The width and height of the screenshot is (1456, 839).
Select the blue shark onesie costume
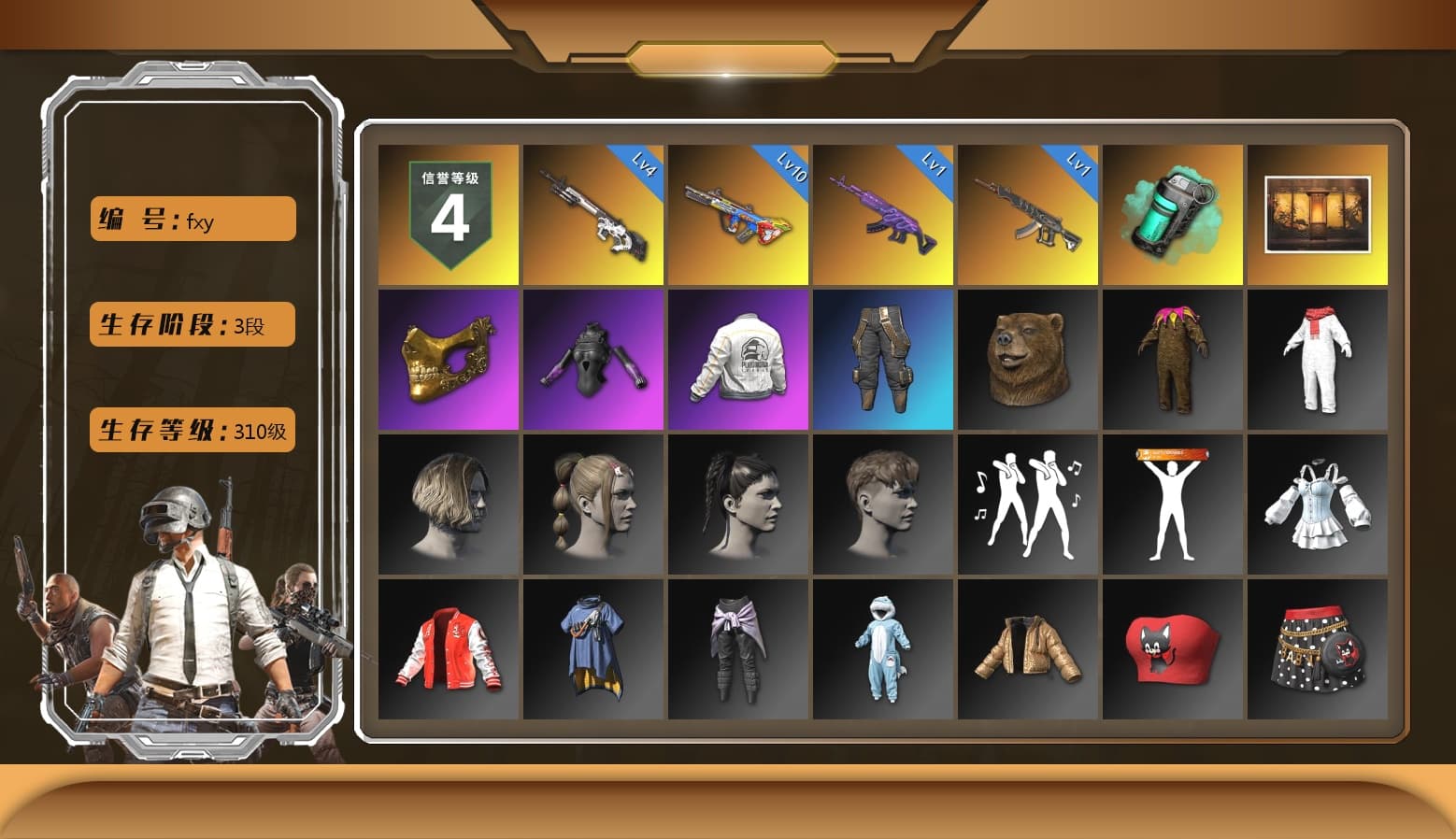point(883,649)
